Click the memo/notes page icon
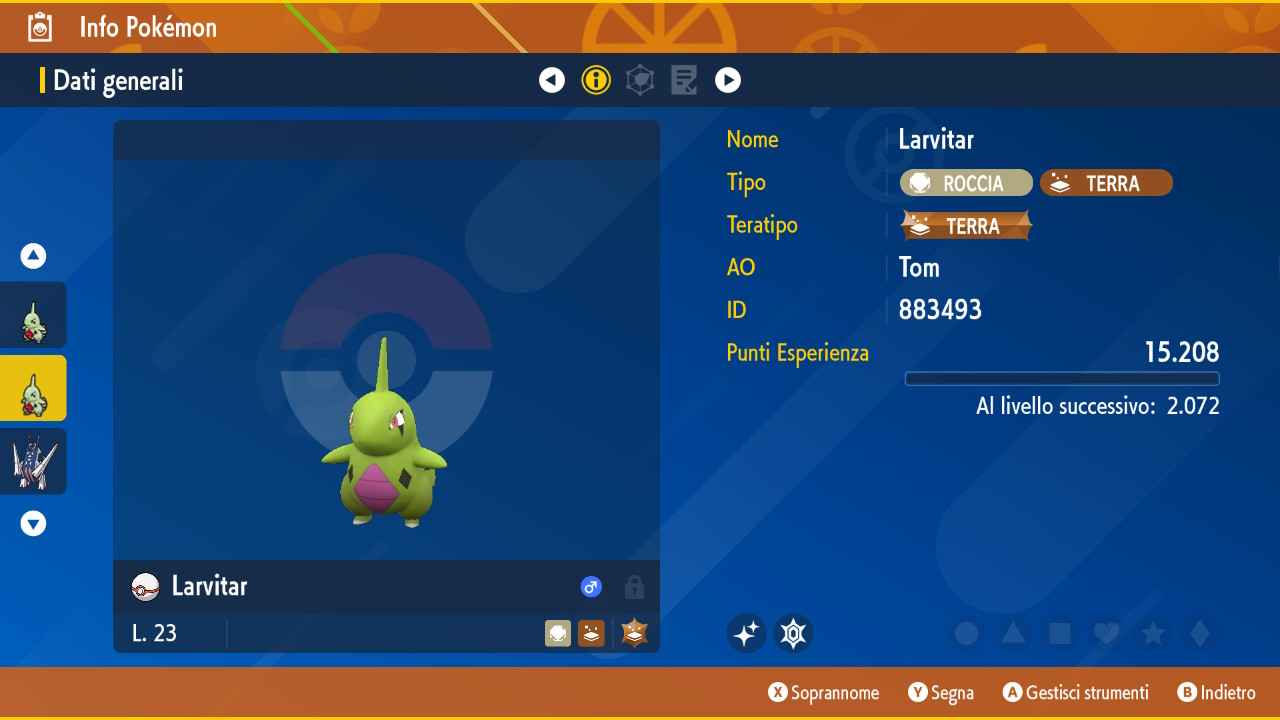1280x720 pixels. click(x=684, y=79)
